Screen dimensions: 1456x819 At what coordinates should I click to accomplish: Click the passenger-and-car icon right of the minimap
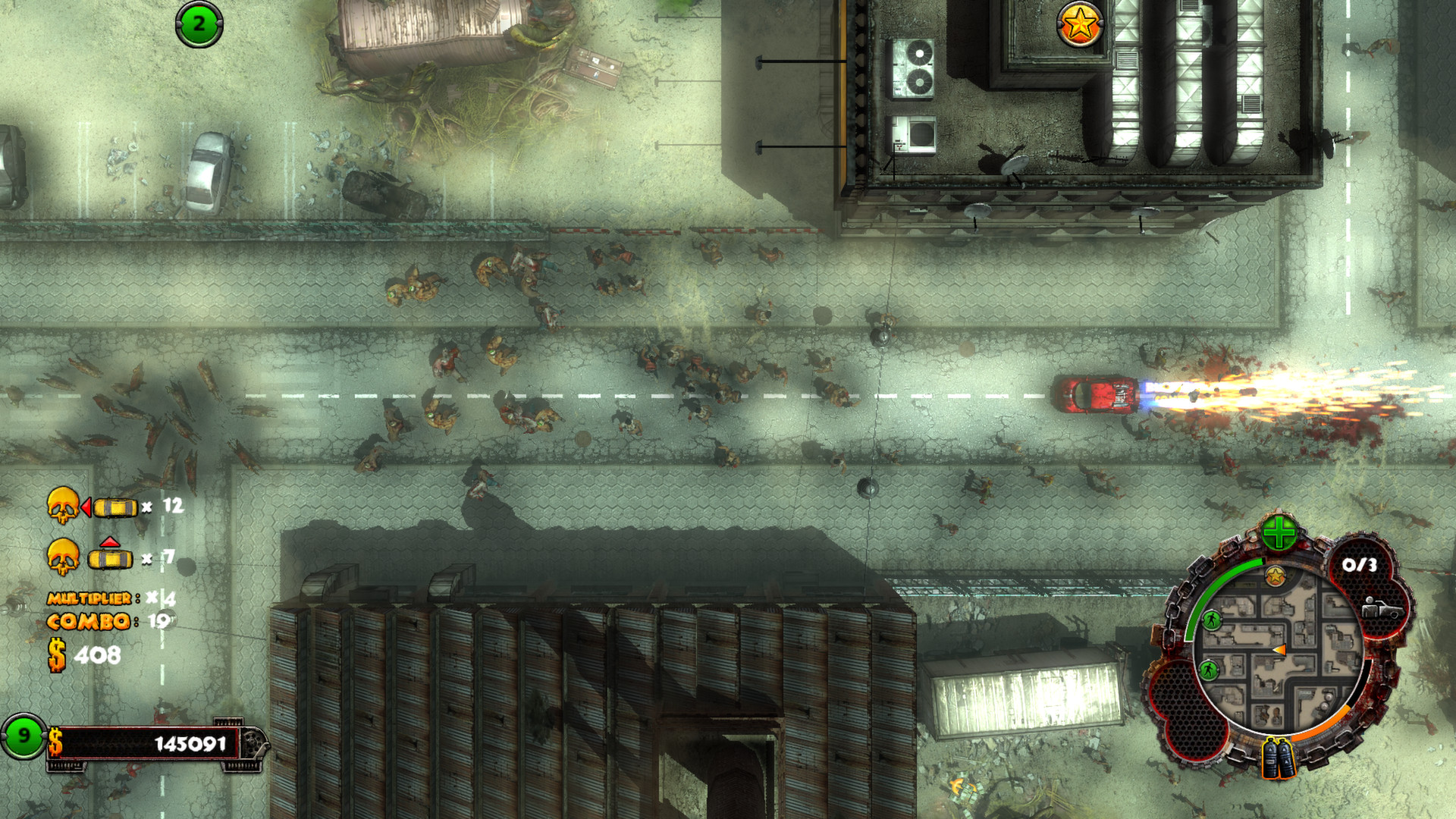click(x=1385, y=608)
